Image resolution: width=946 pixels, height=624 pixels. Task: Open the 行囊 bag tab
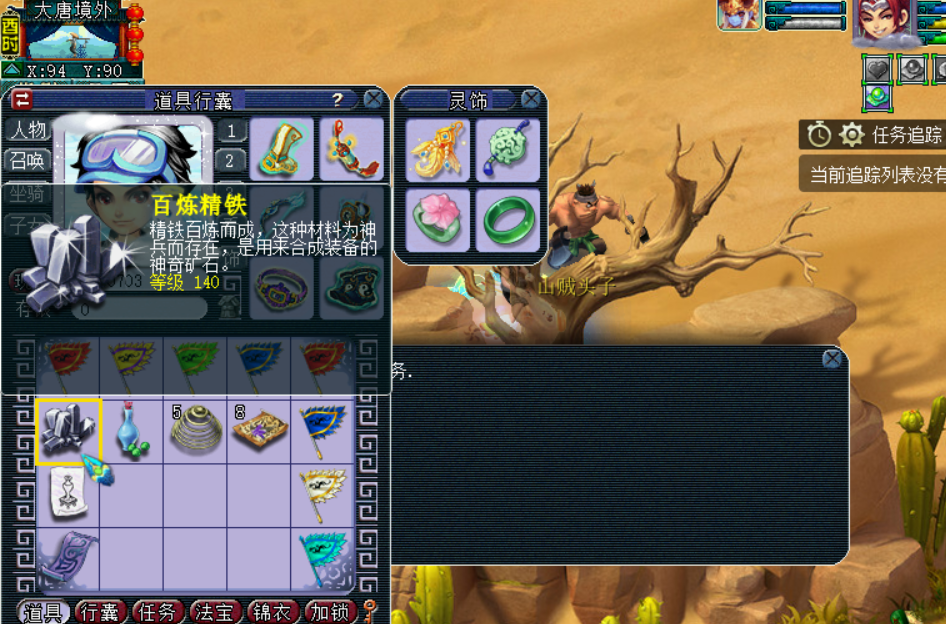click(x=100, y=612)
